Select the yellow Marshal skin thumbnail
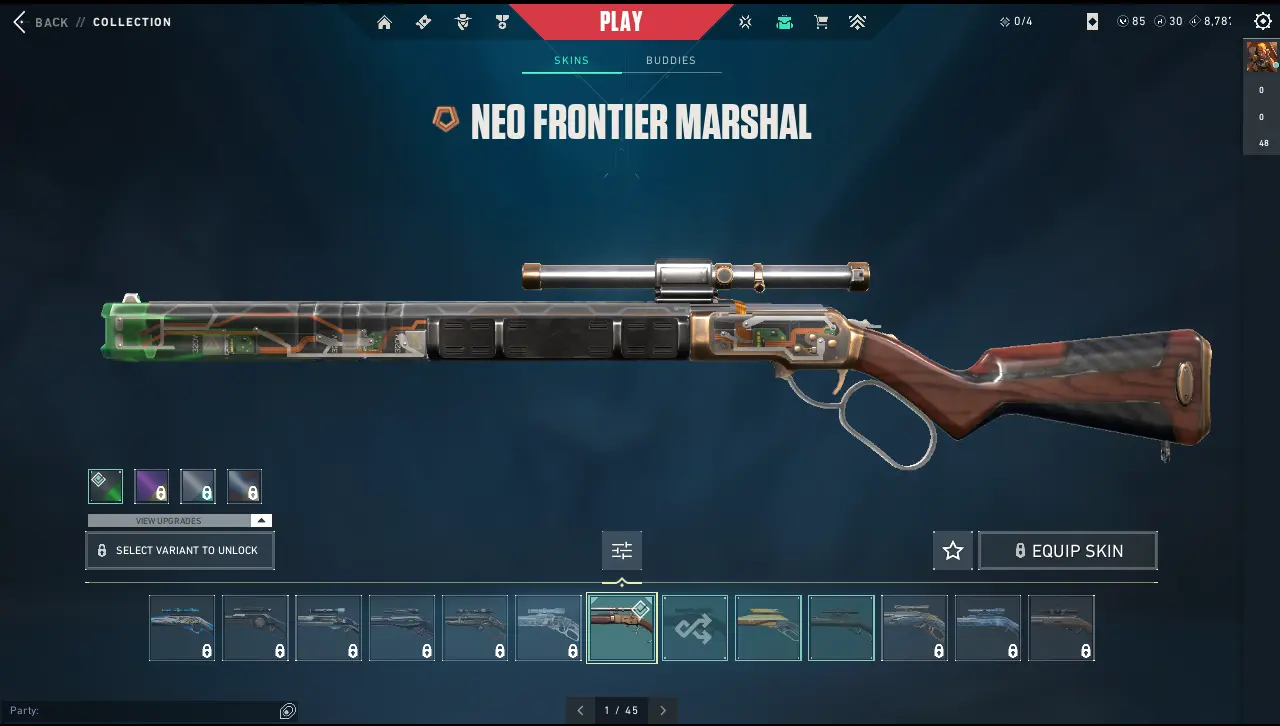 pos(768,628)
